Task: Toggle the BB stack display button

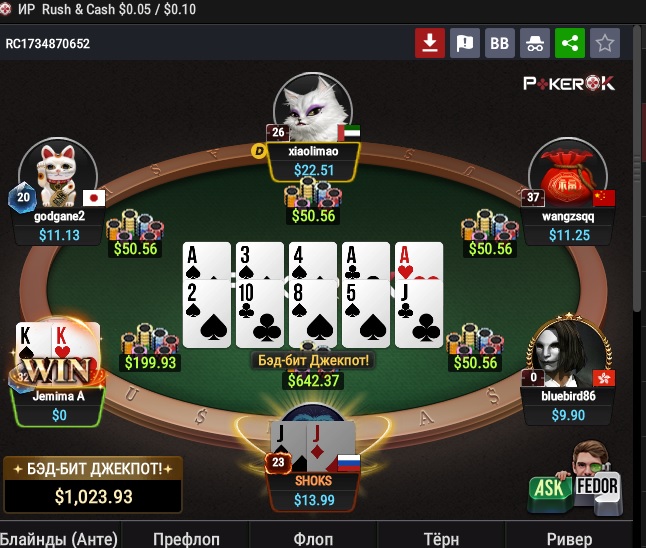Action: (499, 43)
